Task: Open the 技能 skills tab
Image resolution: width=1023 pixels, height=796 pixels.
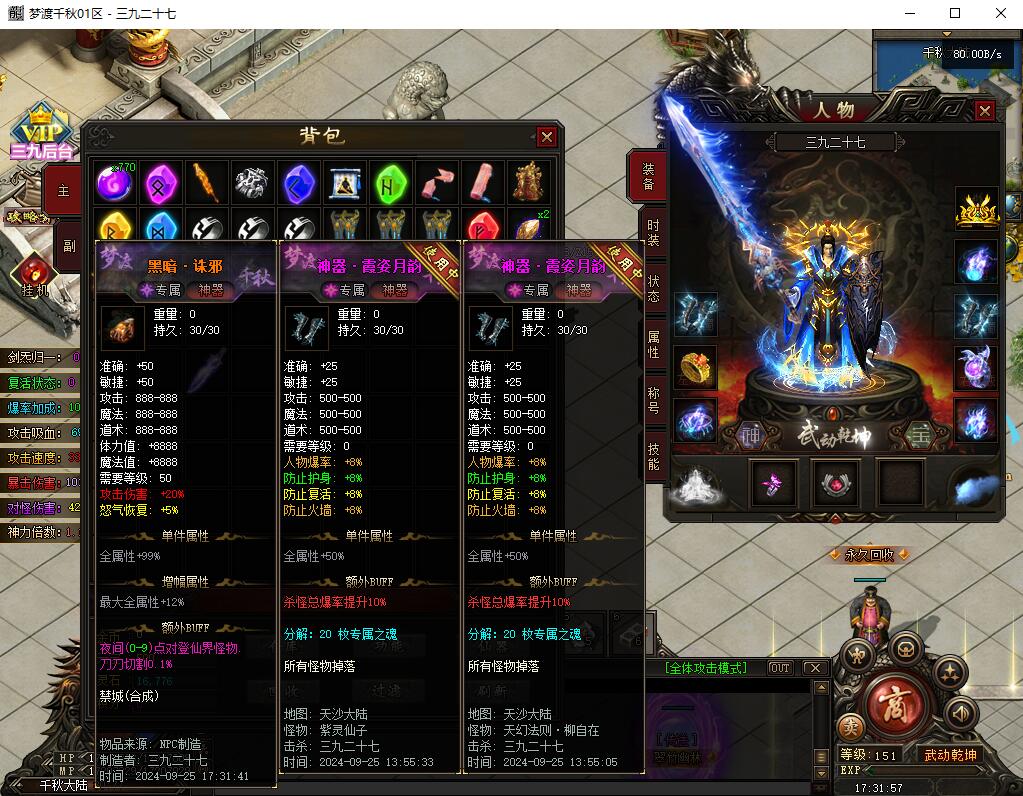Action: [x=652, y=457]
